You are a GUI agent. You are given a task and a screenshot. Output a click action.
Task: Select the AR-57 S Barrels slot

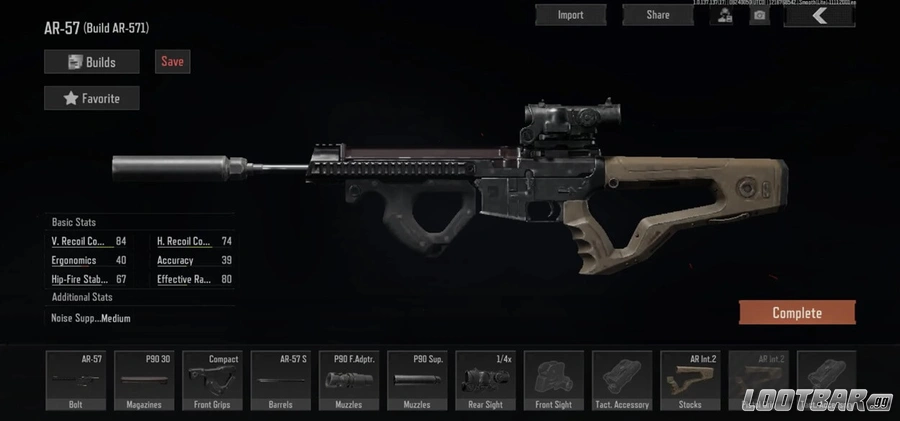pos(280,381)
